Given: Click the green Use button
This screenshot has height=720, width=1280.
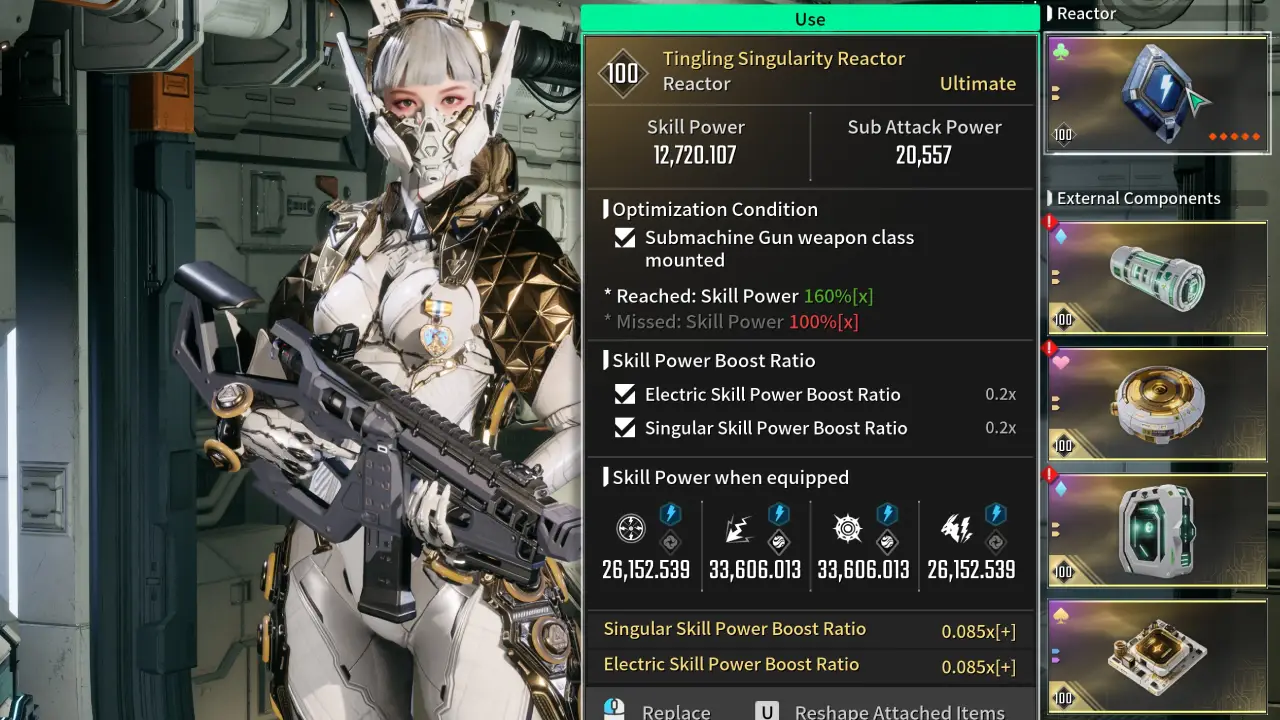Looking at the screenshot, I should pyautogui.click(x=810, y=19).
